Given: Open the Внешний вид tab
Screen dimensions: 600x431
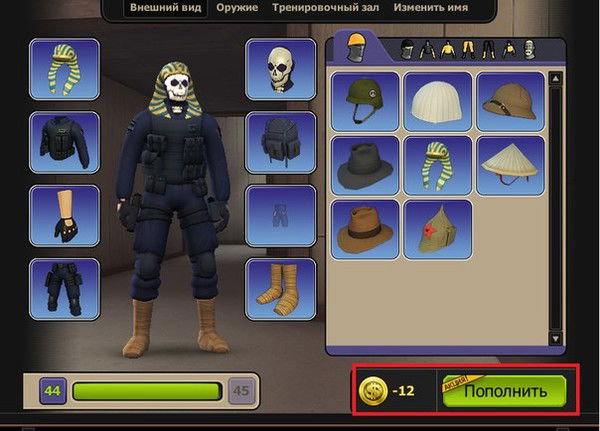Looking at the screenshot, I should pos(166,8).
